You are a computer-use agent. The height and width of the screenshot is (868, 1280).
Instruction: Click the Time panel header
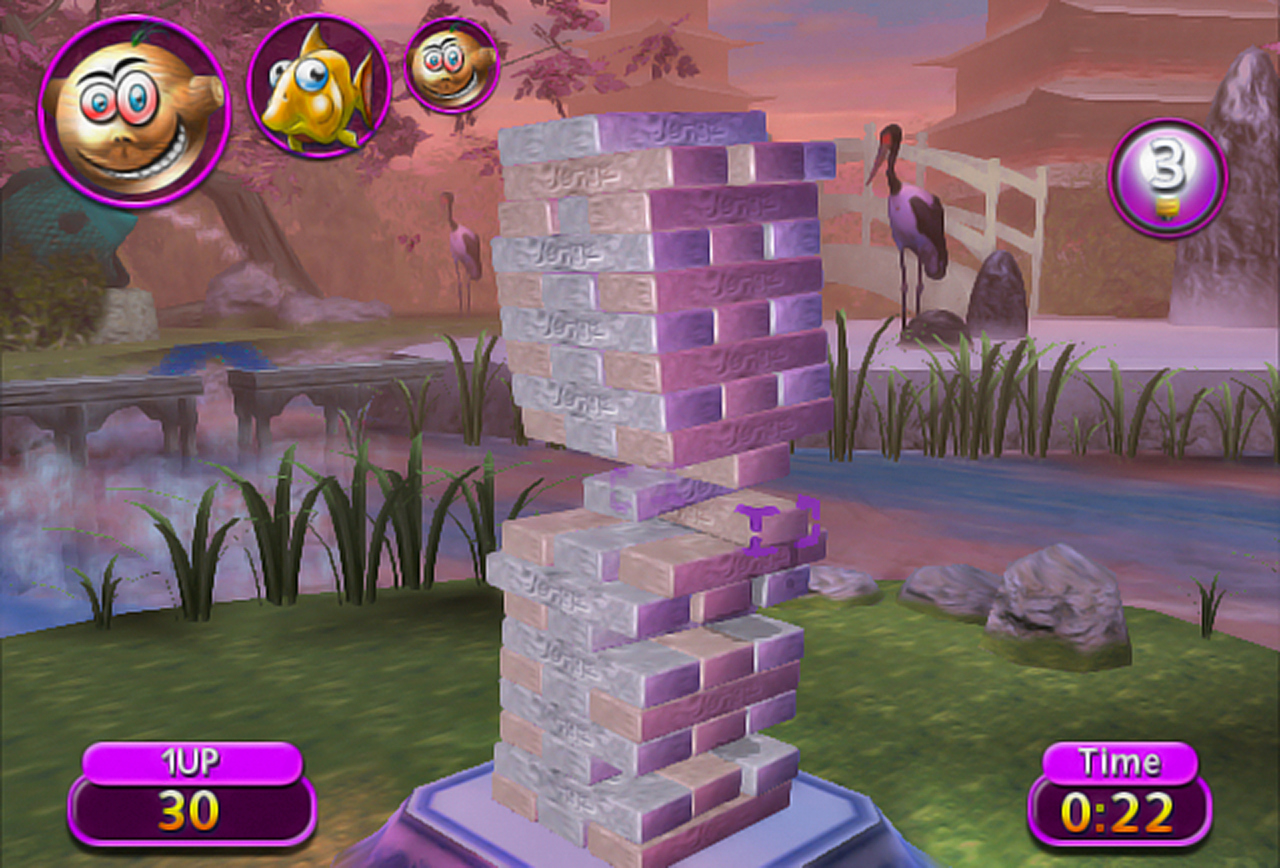pyautogui.click(x=1120, y=761)
